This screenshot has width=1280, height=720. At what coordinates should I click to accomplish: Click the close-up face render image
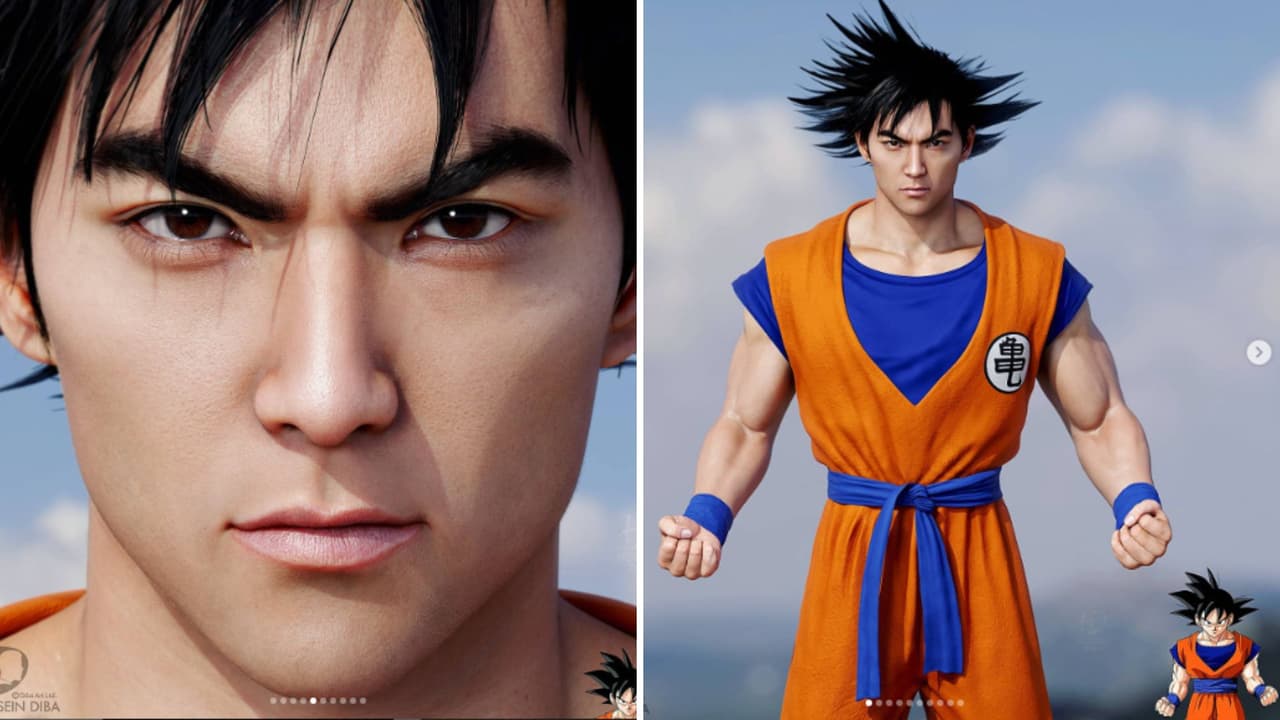pos(320,360)
